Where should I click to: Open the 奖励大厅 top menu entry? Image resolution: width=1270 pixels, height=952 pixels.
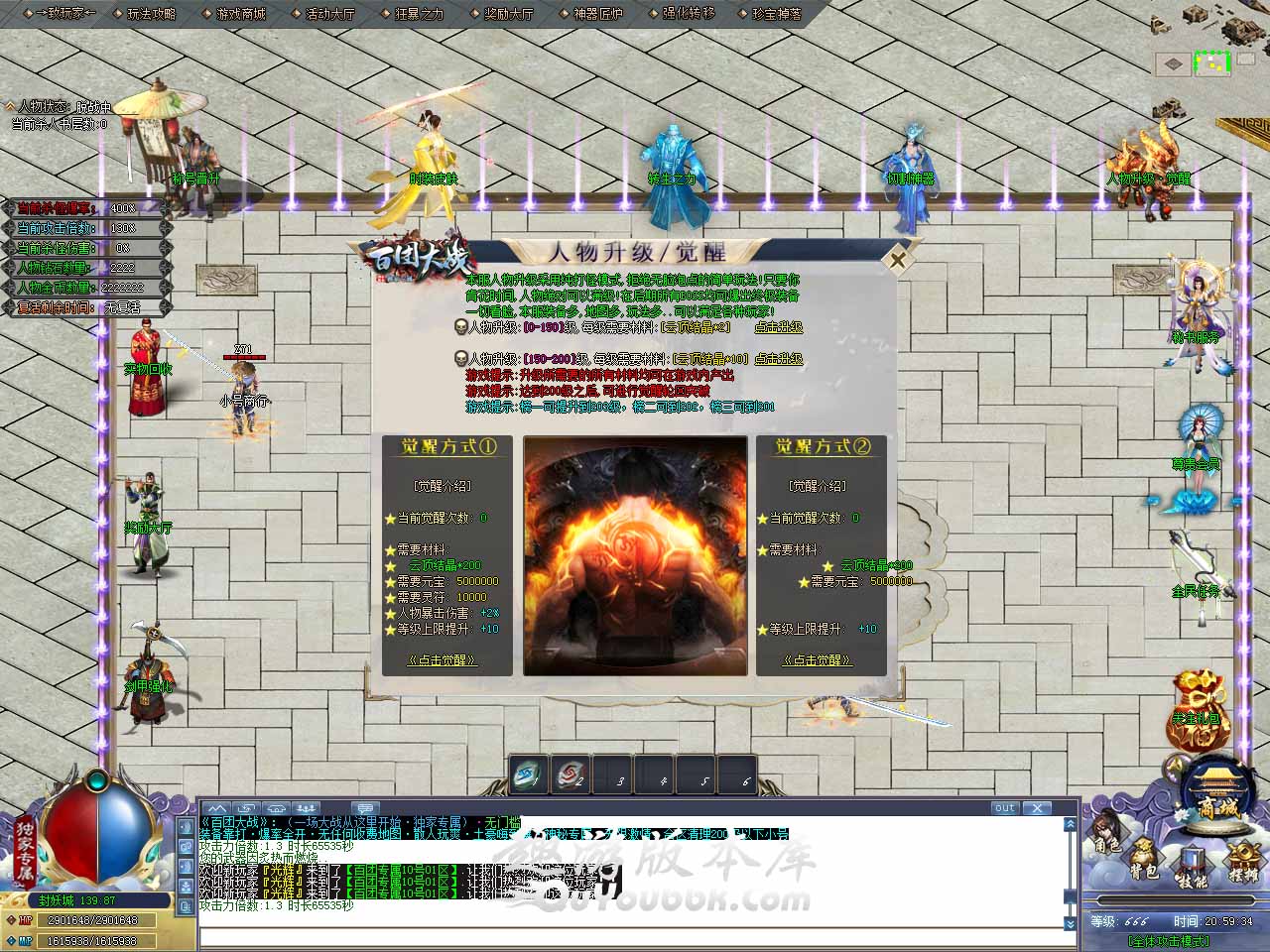(509, 14)
